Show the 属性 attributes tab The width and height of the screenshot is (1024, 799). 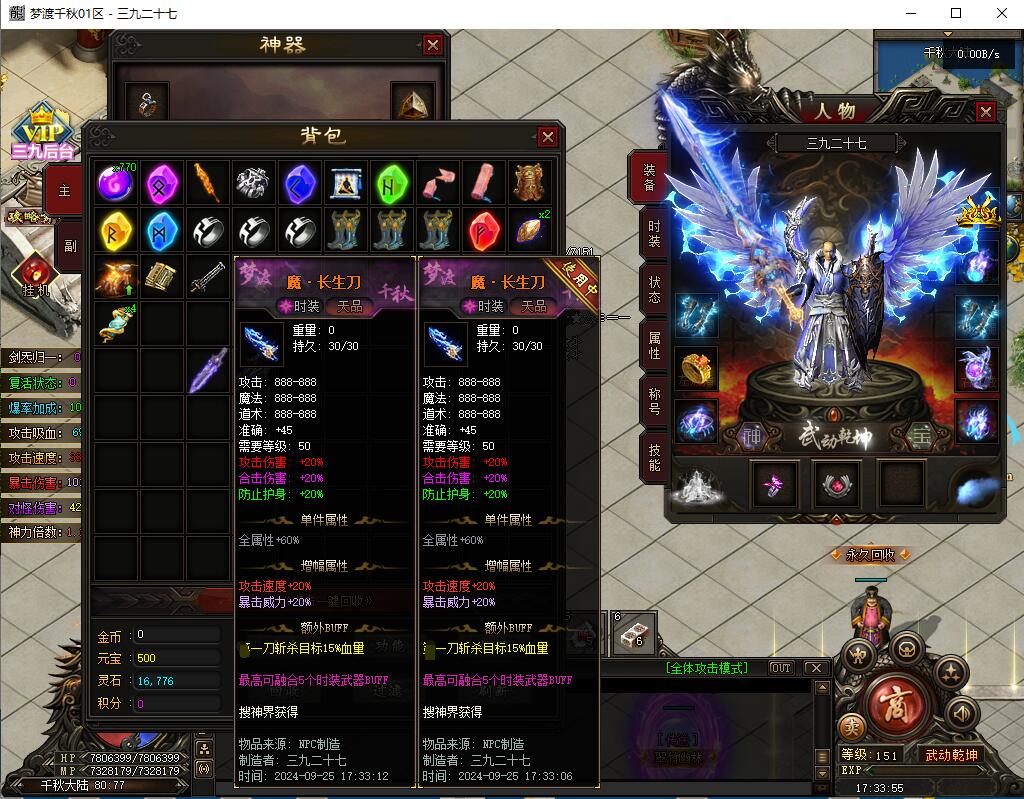pos(651,345)
